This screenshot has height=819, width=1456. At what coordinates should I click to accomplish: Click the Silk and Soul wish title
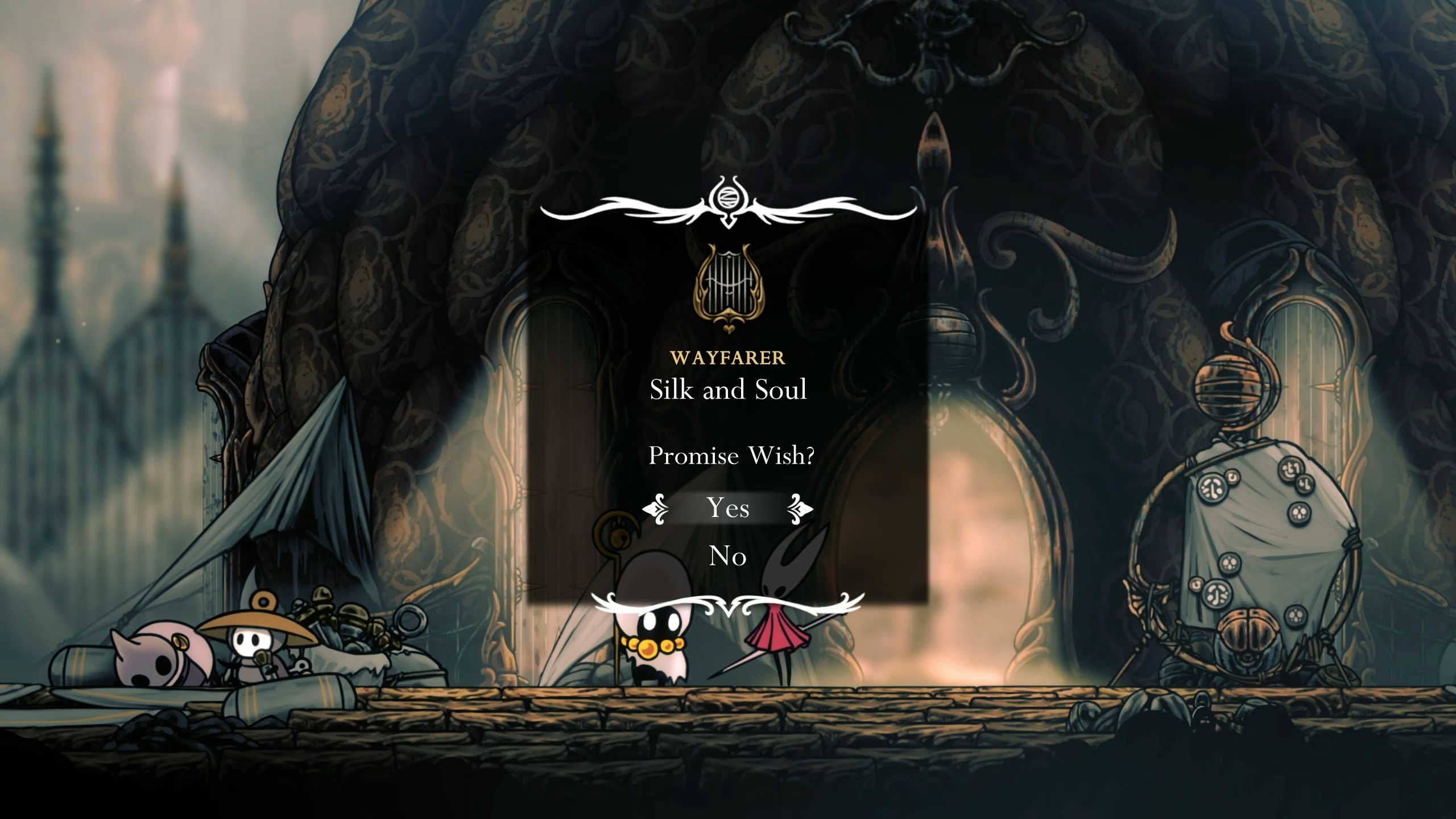click(729, 390)
